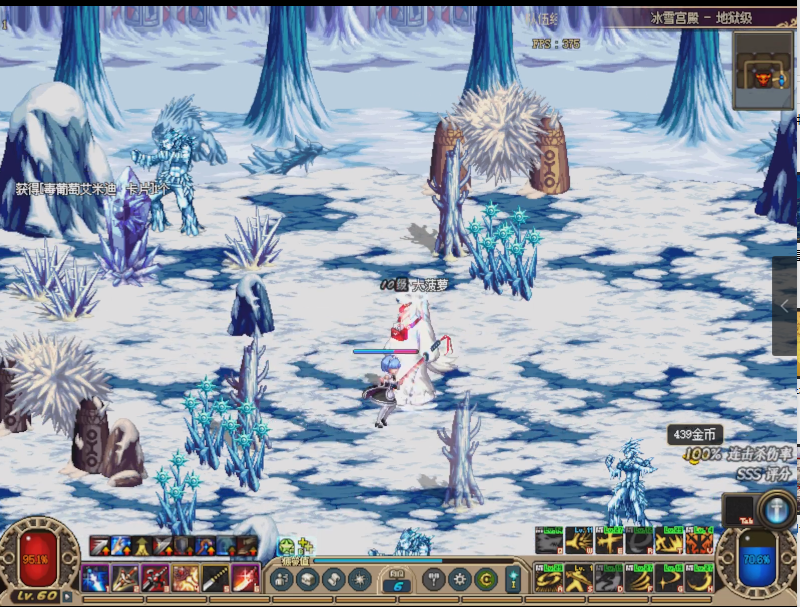Expand the side panel arrow on right edge
The image size is (800, 607).
pos(786,307)
